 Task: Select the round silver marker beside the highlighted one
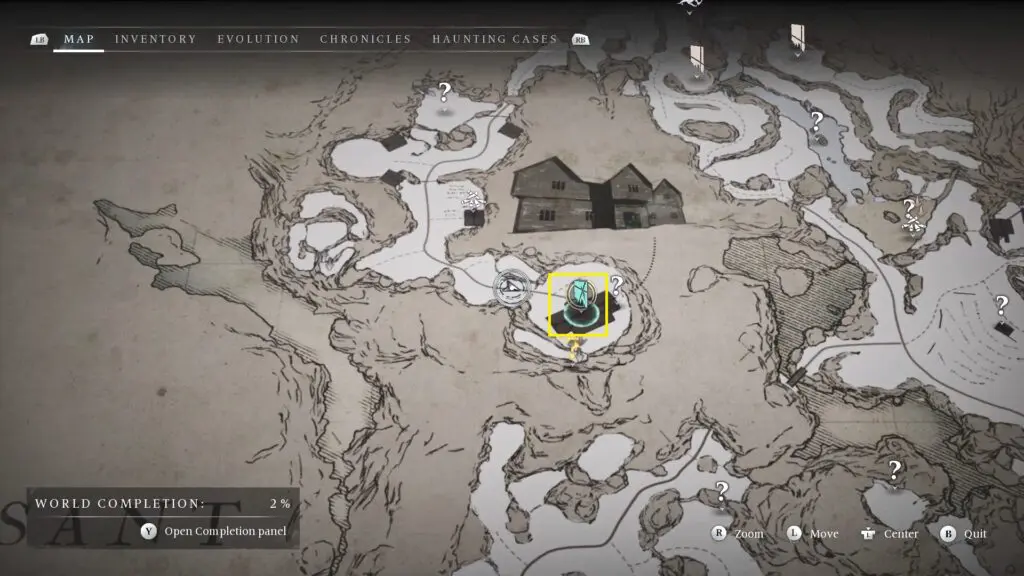513,288
